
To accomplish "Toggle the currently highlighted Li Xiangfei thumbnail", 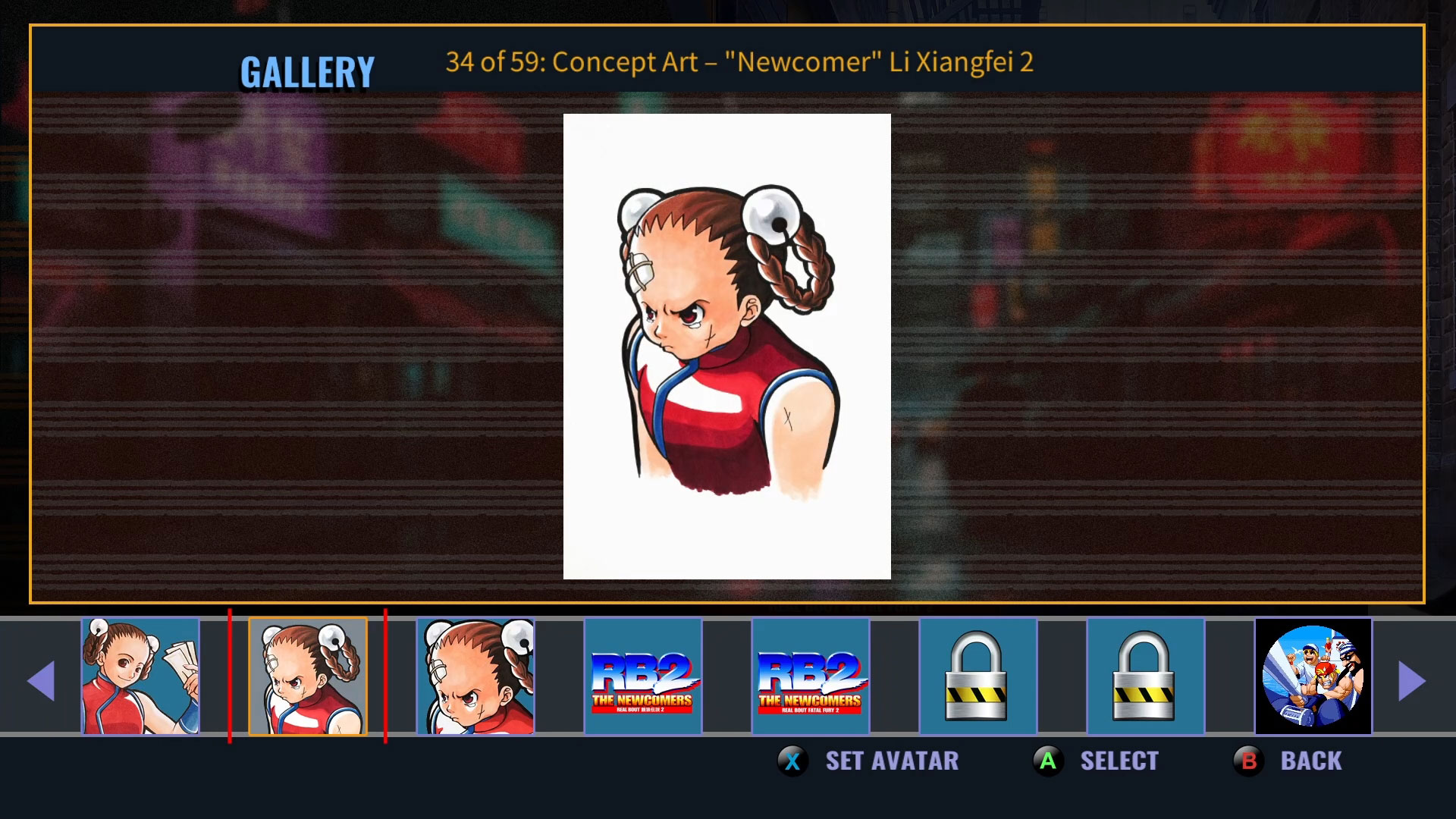I will (308, 676).
